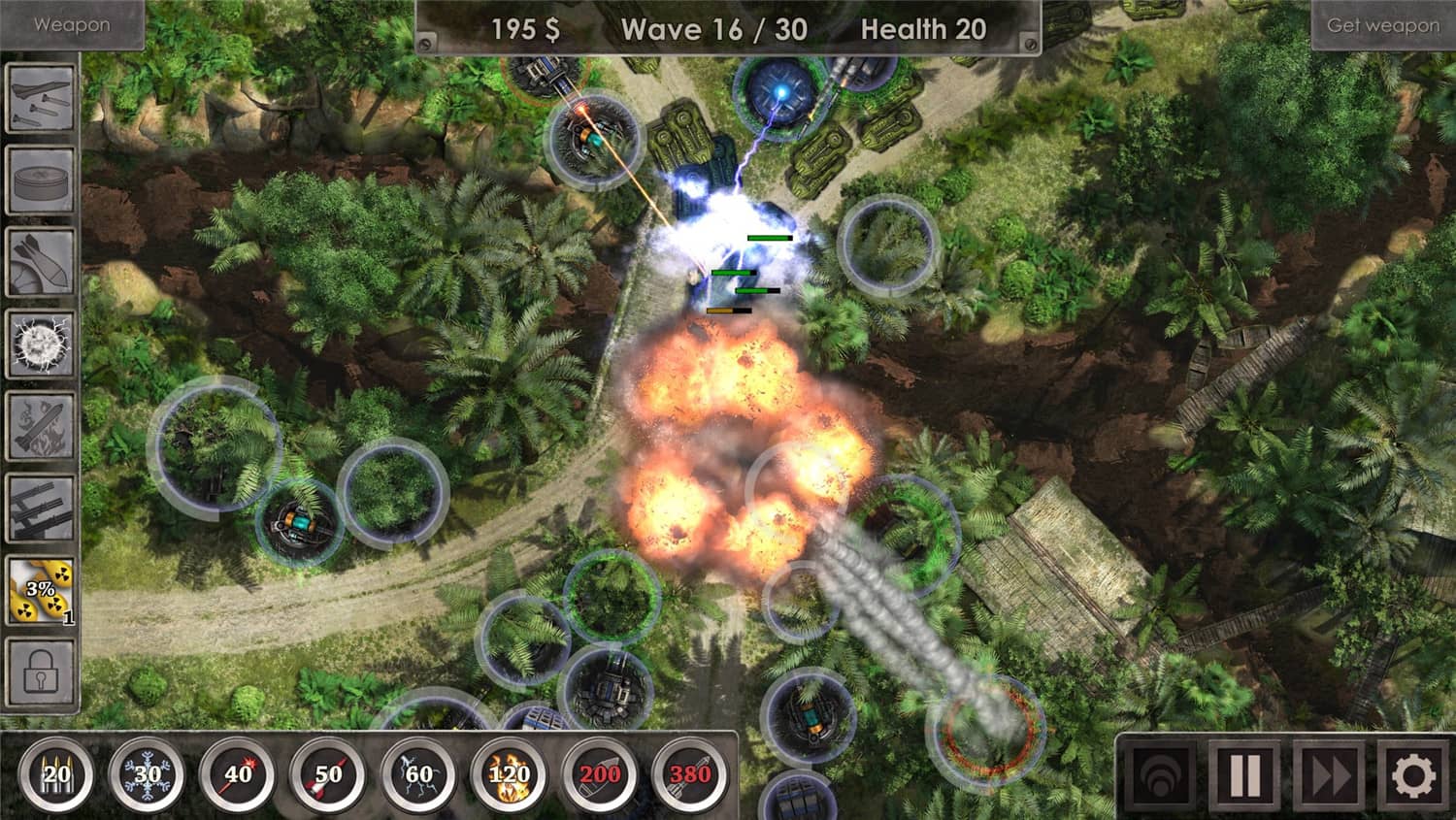The height and width of the screenshot is (820, 1456).
Task: Click the Get weapon button
Action: click(x=1382, y=24)
